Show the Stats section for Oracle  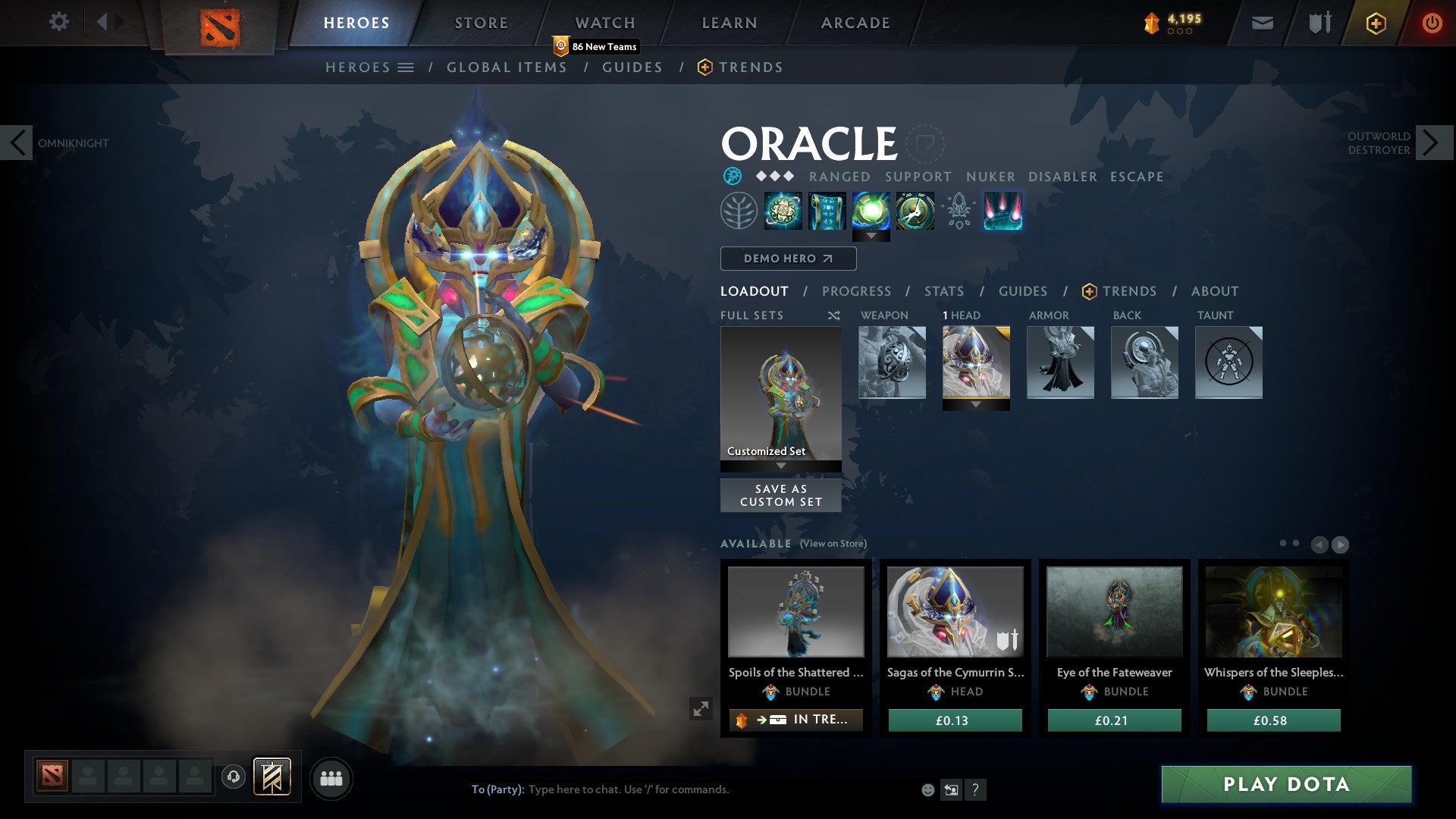point(944,291)
